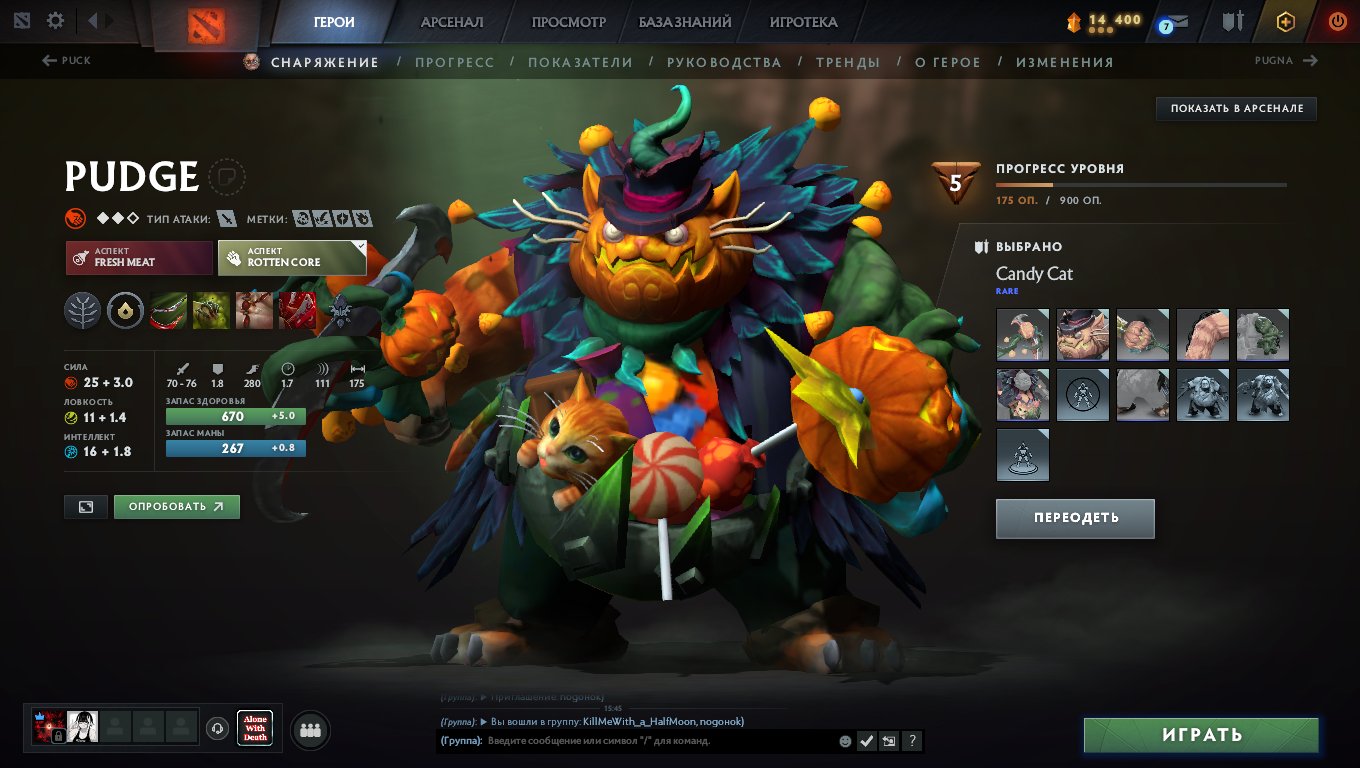Select Pudge's Meat Hook ability icon
Image resolution: width=1360 pixels, height=768 pixels.
167,310
